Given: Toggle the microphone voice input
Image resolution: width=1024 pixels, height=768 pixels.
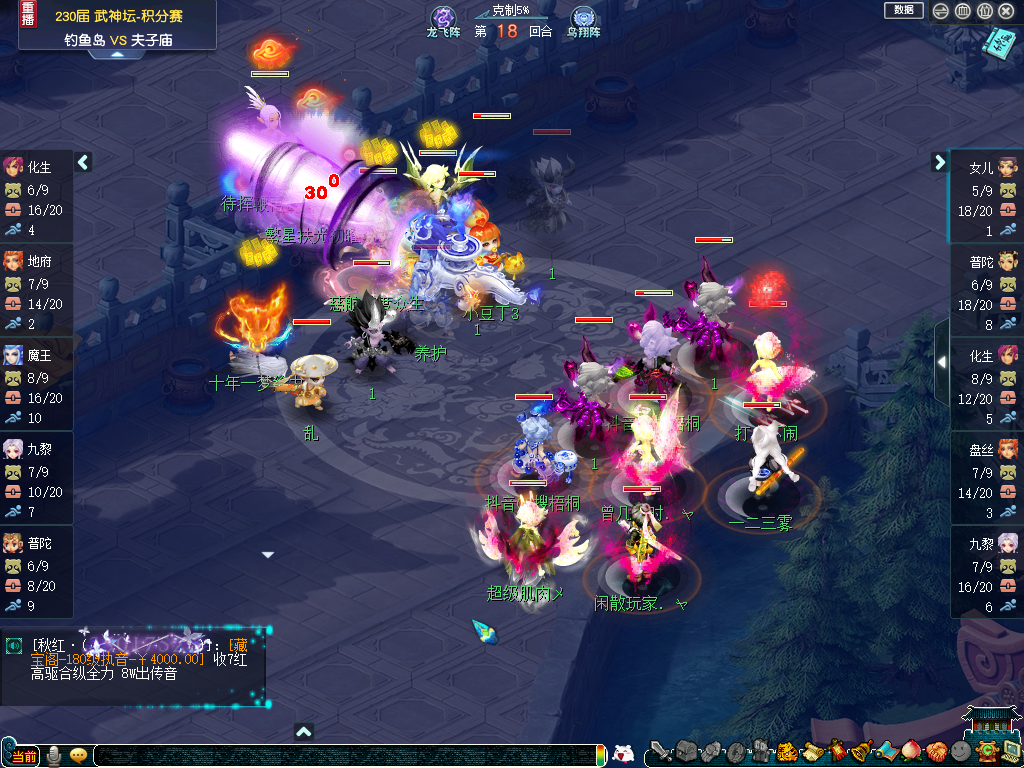Looking at the screenshot, I should (53, 755).
